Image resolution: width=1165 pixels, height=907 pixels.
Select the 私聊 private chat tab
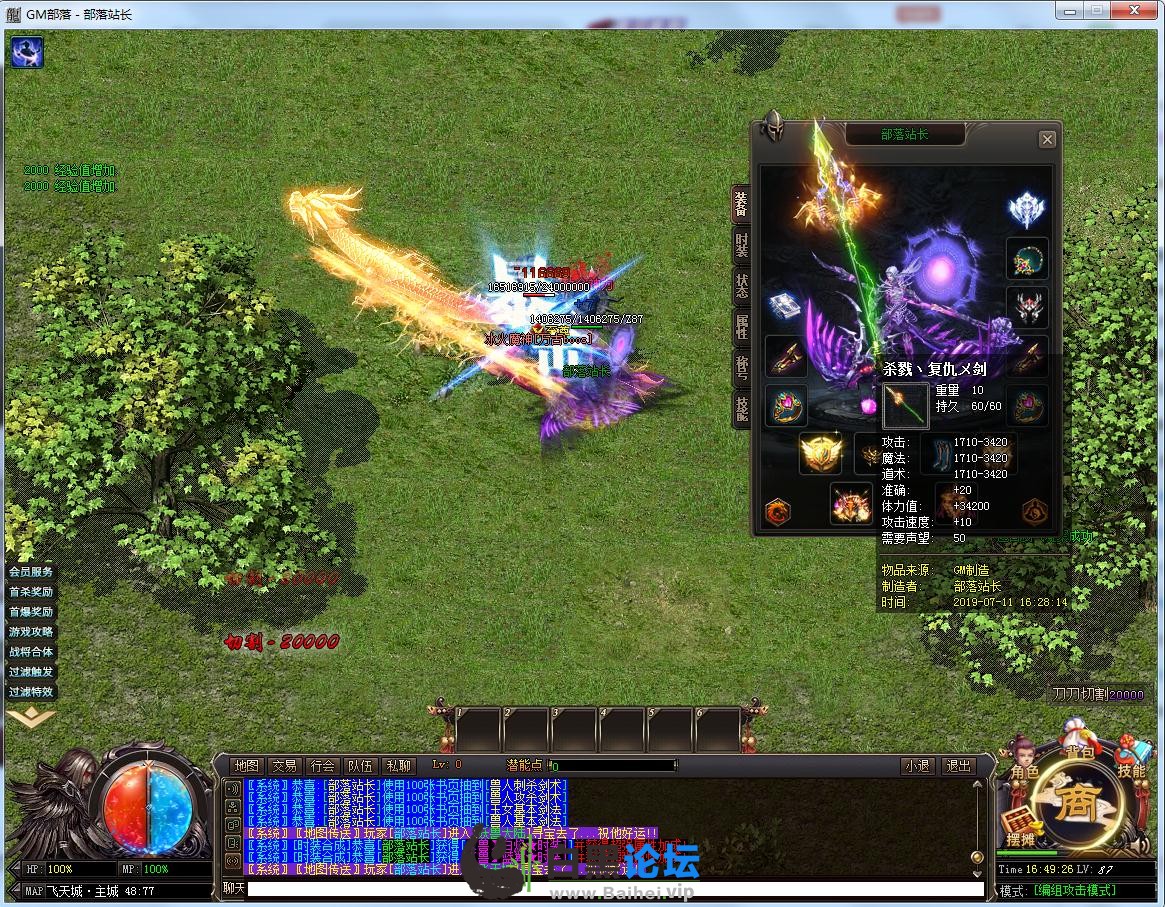(x=398, y=766)
